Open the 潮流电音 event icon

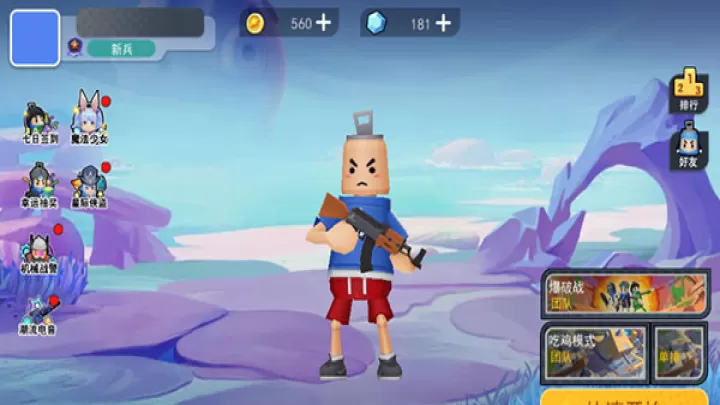coord(39,315)
